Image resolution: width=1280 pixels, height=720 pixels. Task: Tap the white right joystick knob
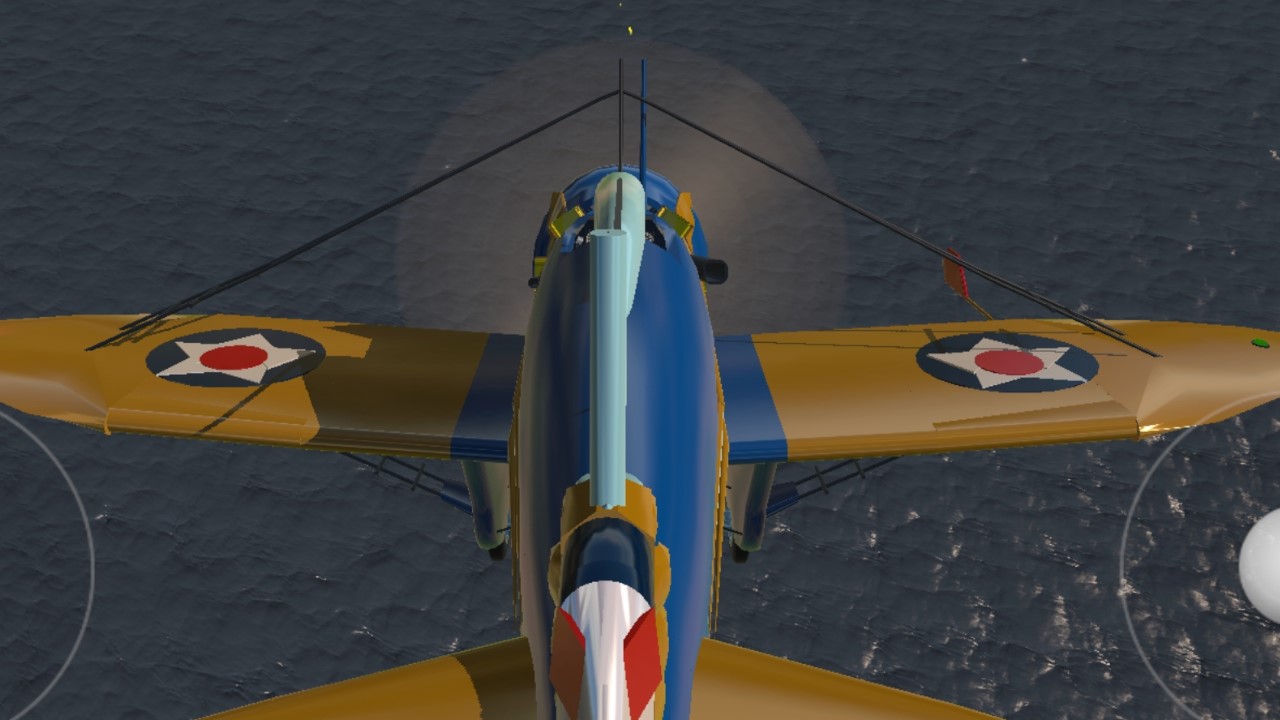pyautogui.click(x=1264, y=565)
